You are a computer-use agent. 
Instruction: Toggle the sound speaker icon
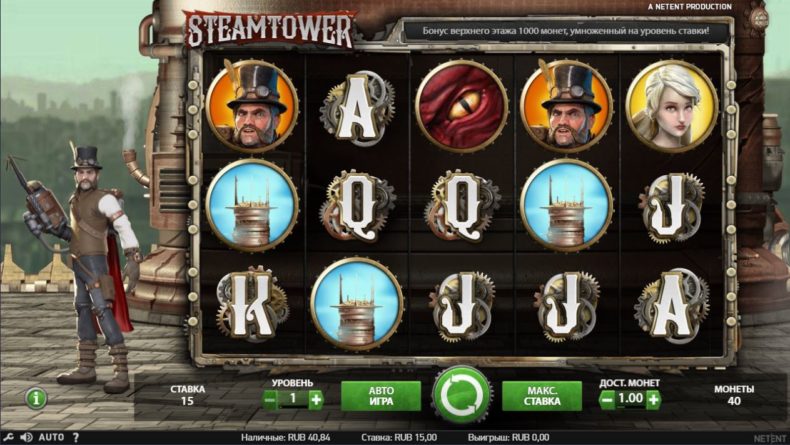click(x=26, y=437)
